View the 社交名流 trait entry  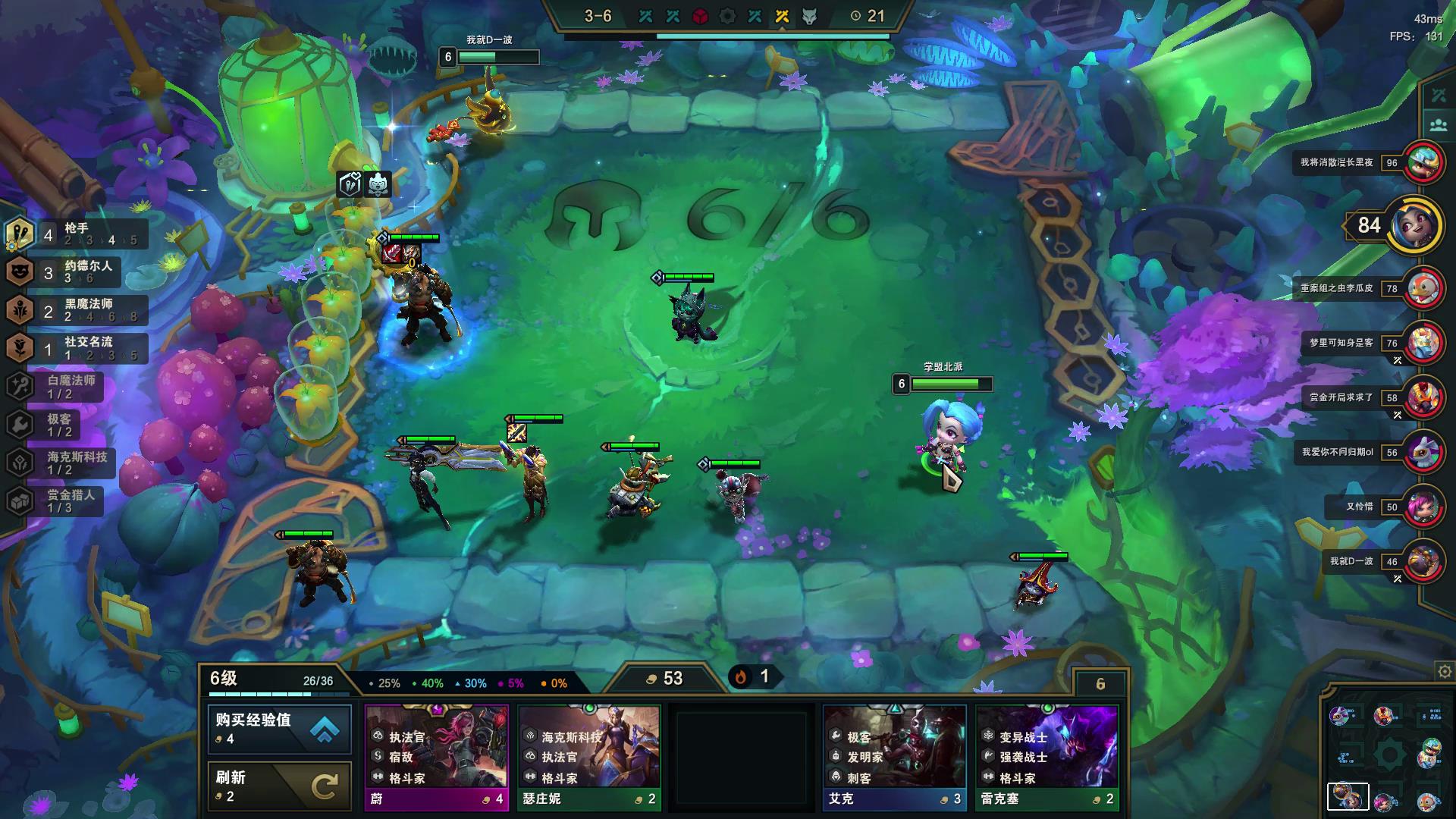(x=76, y=348)
